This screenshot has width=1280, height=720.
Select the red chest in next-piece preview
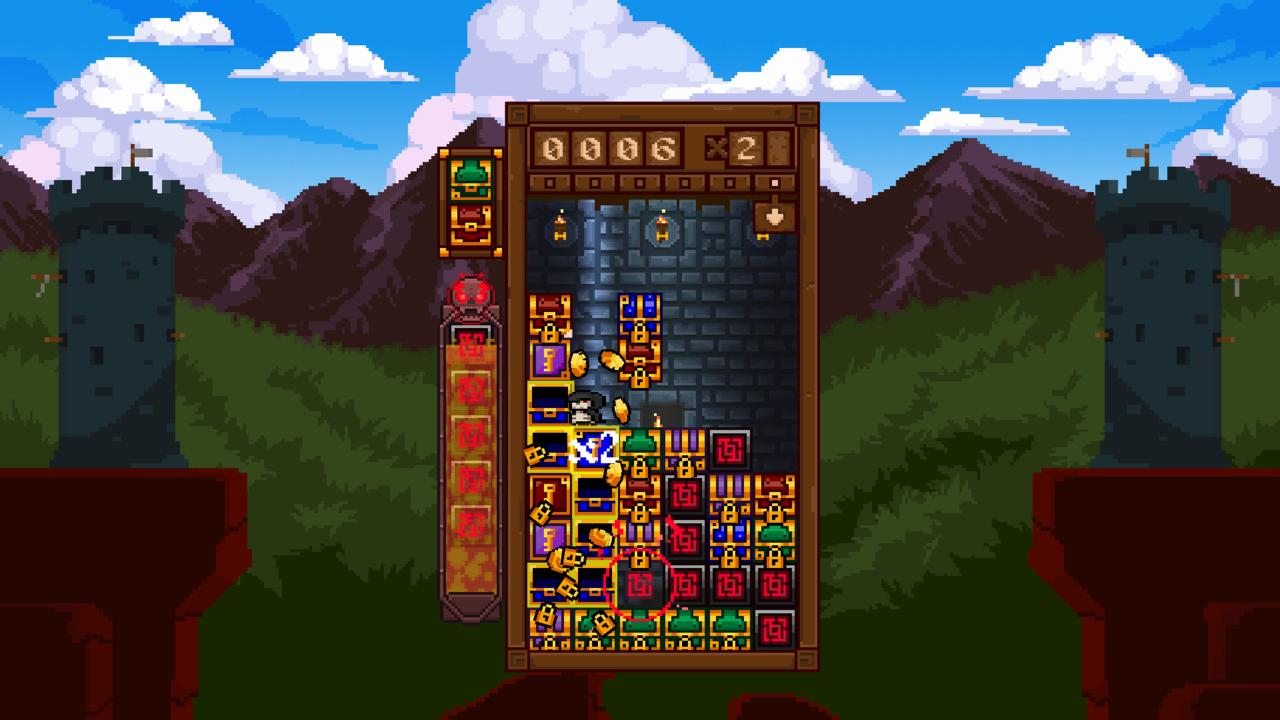coord(469,221)
